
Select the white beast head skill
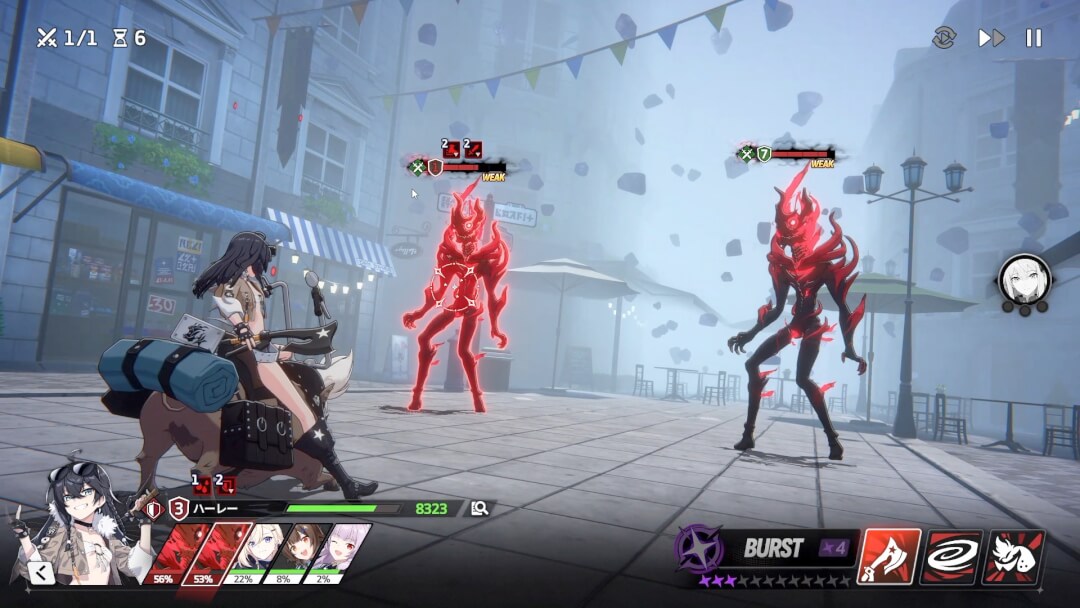pyautogui.click(x=1013, y=557)
